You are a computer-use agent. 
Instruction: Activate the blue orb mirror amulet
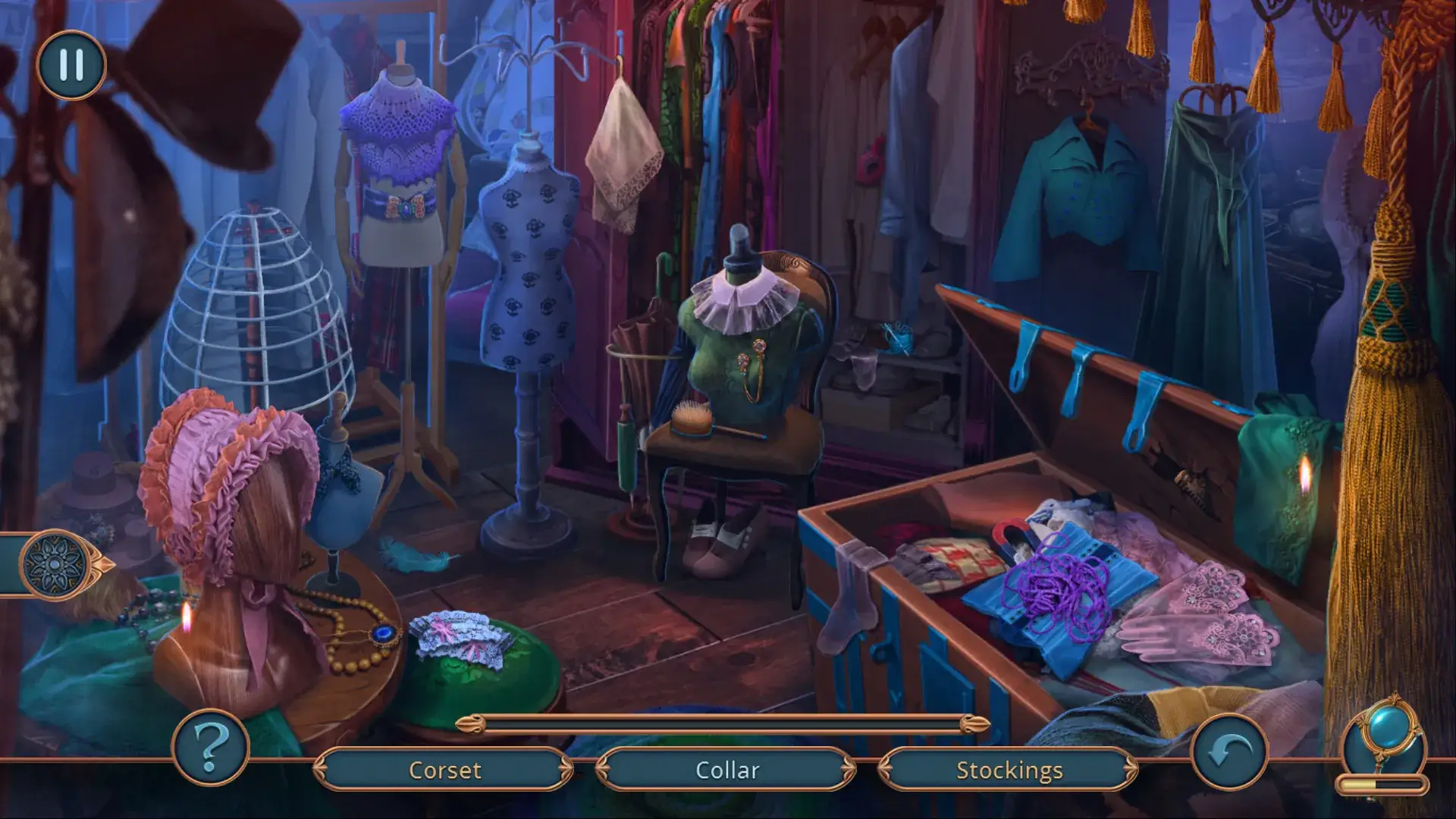coord(1385,734)
